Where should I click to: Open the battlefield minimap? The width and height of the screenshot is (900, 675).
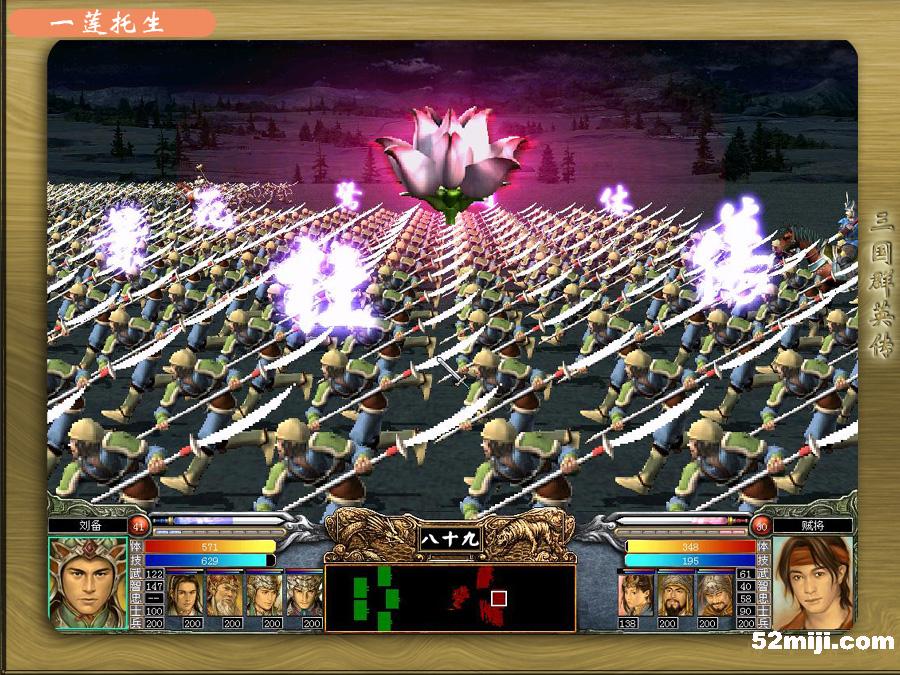[x=450, y=598]
